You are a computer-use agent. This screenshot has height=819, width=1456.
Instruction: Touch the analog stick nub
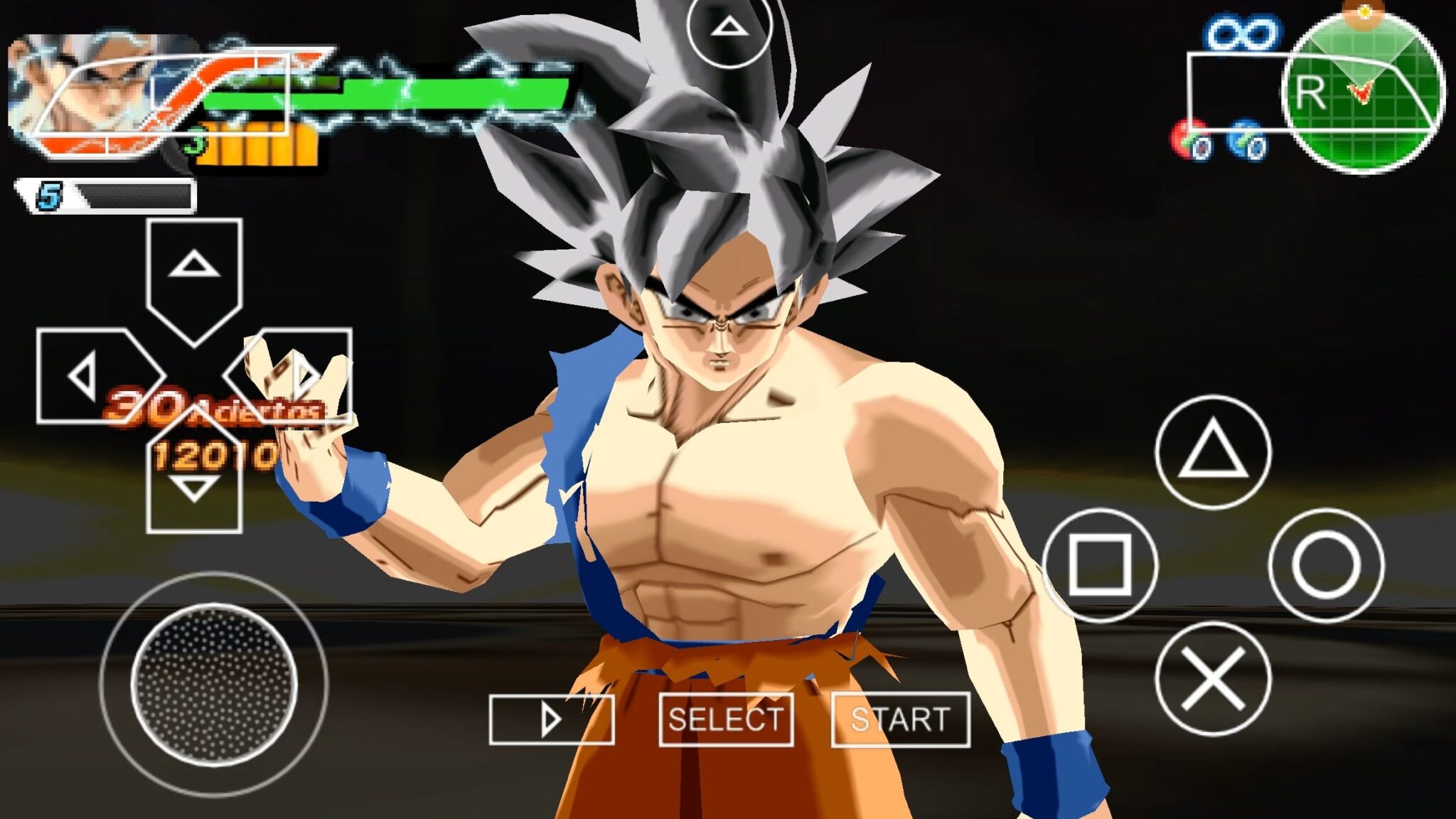tap(214, 684)
